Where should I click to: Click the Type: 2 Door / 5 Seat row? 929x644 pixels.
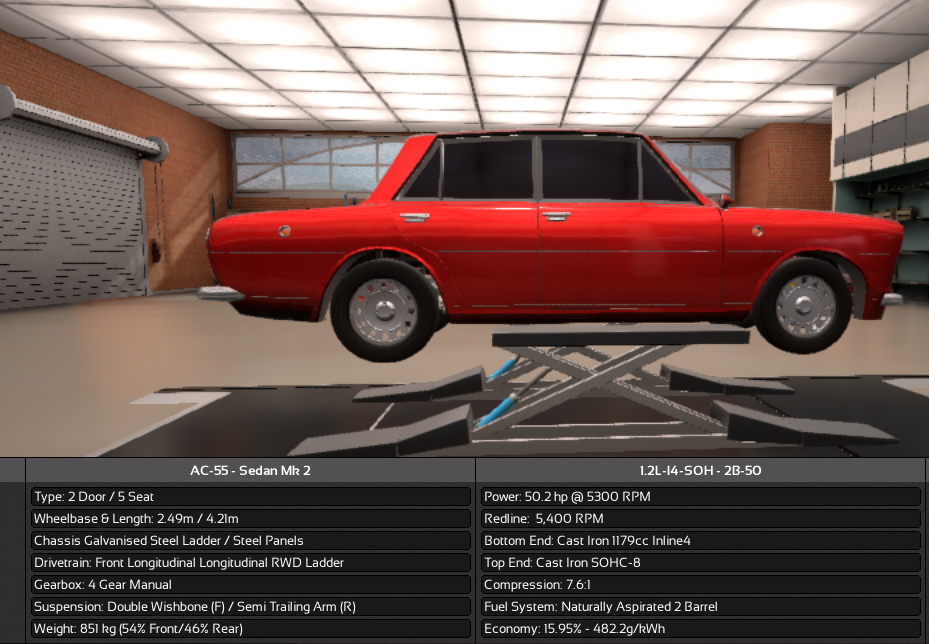click(251, 497)
